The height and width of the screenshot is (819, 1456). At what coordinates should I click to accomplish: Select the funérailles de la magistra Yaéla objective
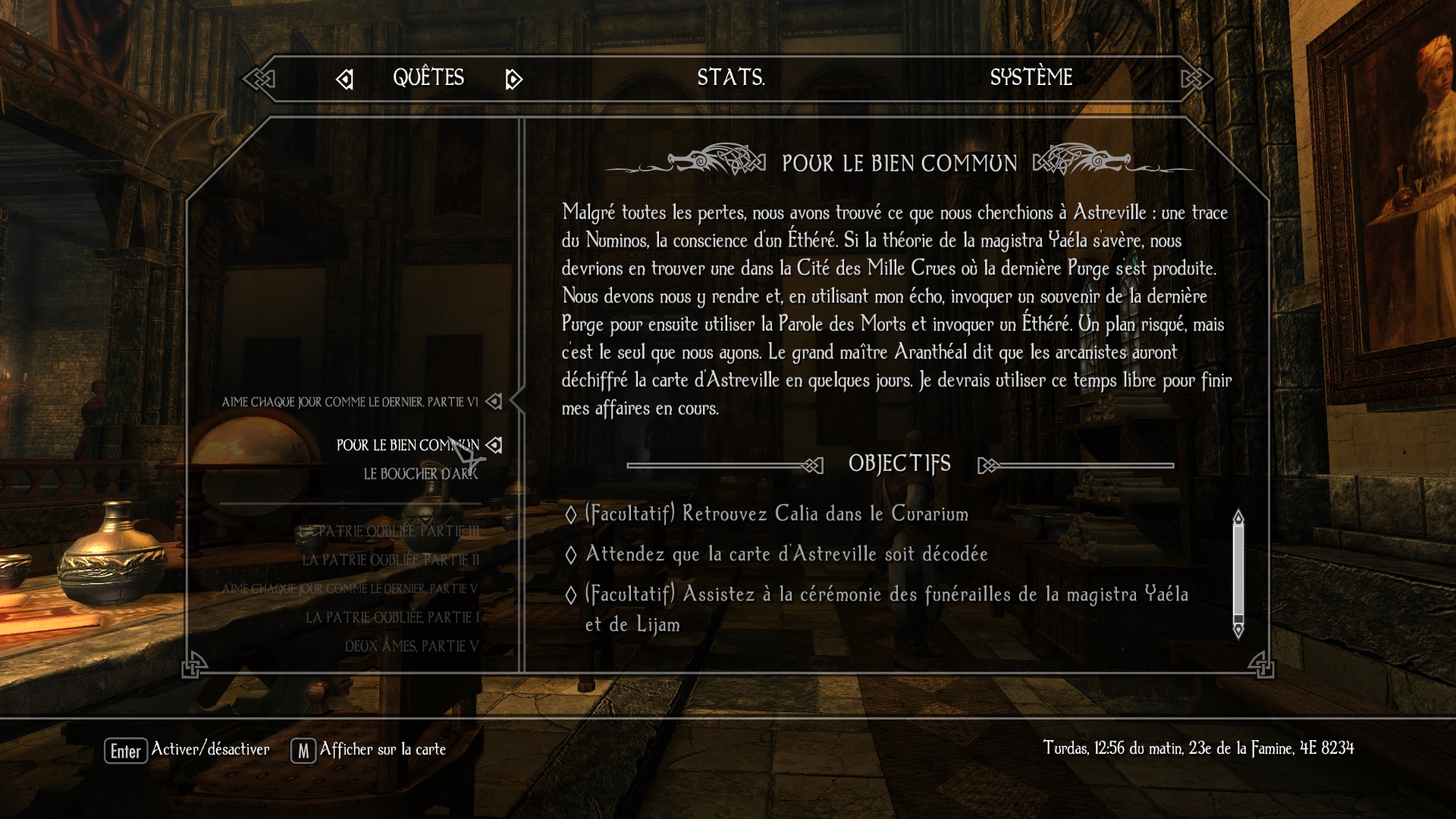886,595
